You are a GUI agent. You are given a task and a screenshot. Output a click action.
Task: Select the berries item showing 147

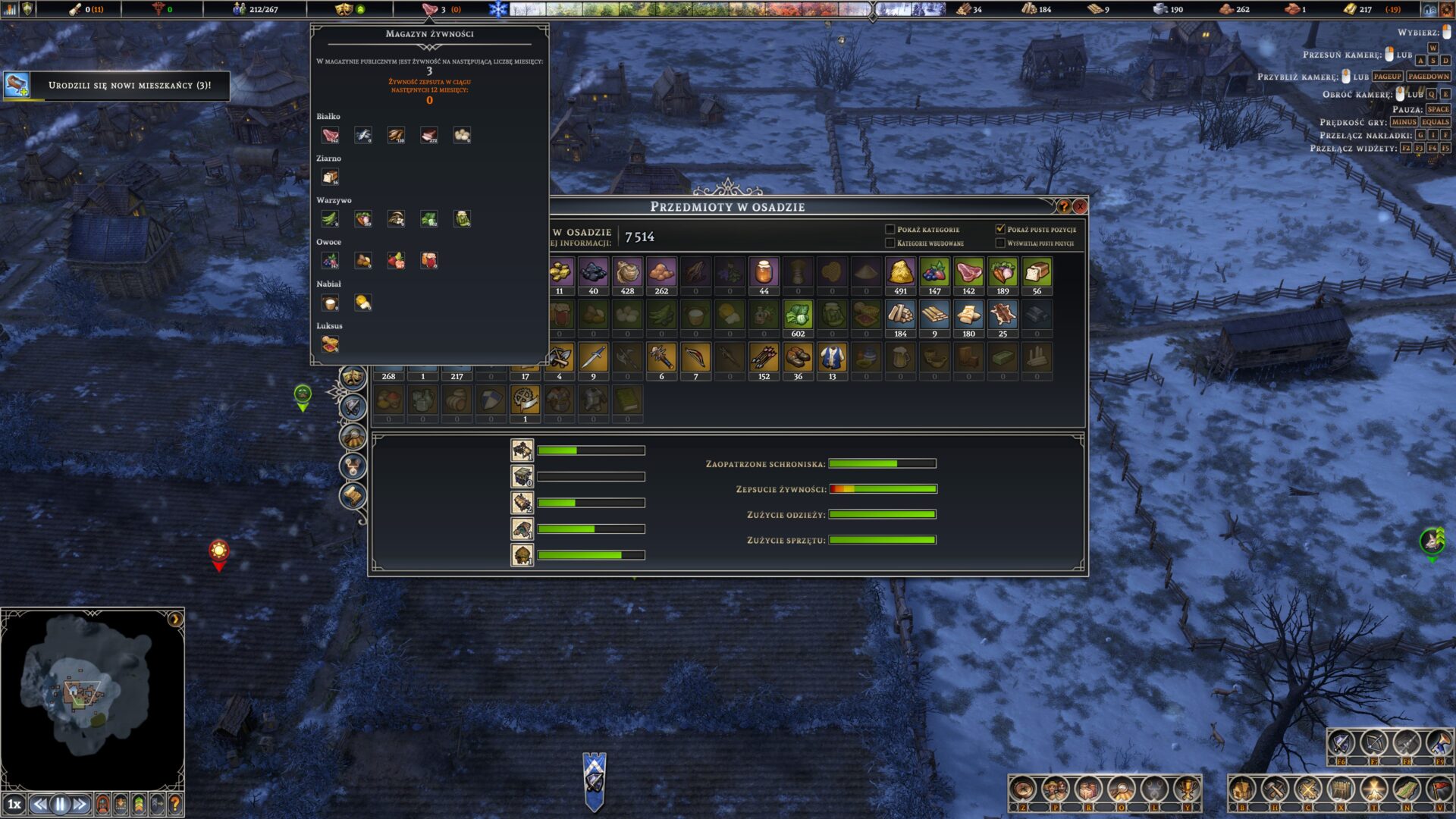(934, 272)
